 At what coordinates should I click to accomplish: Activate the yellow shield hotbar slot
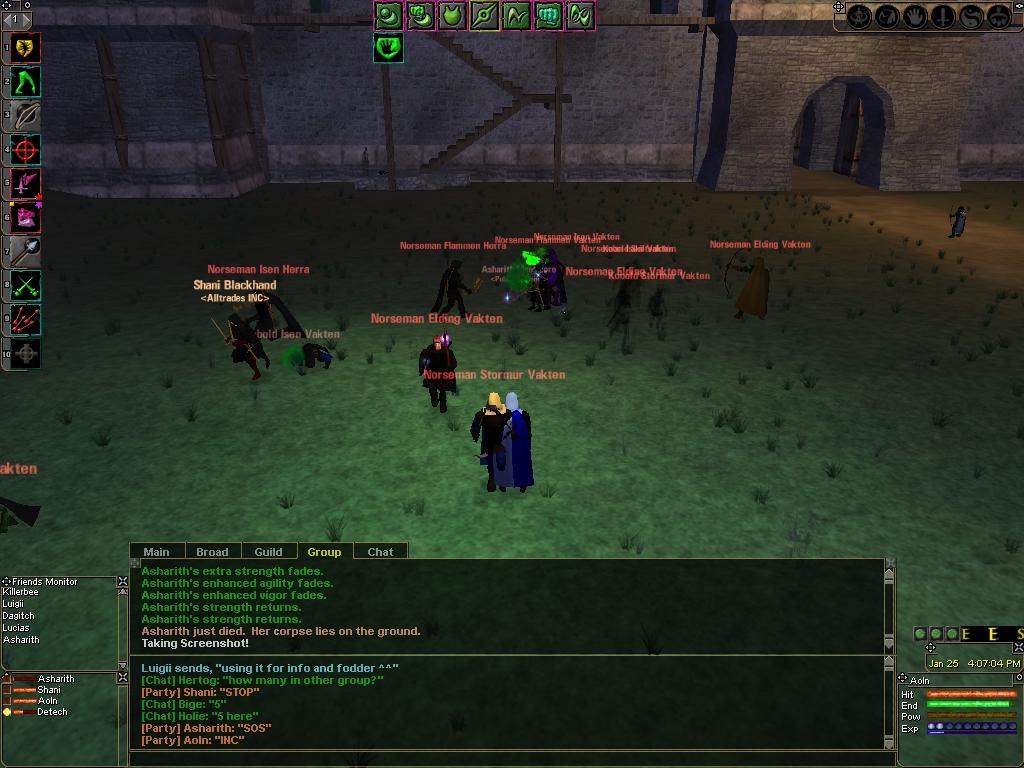26,47
